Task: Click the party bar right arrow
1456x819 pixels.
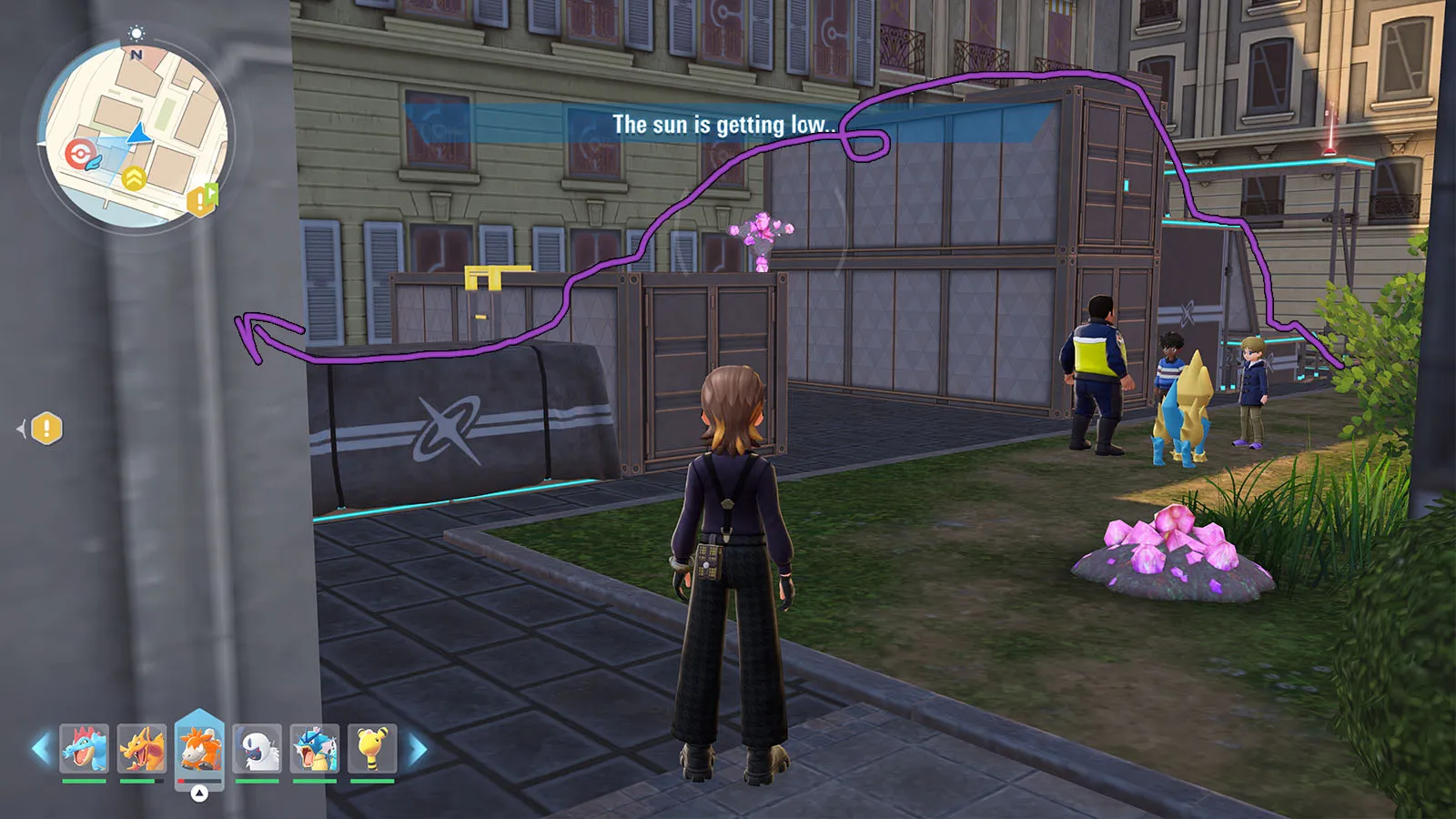Action: (x=417, y=749)
